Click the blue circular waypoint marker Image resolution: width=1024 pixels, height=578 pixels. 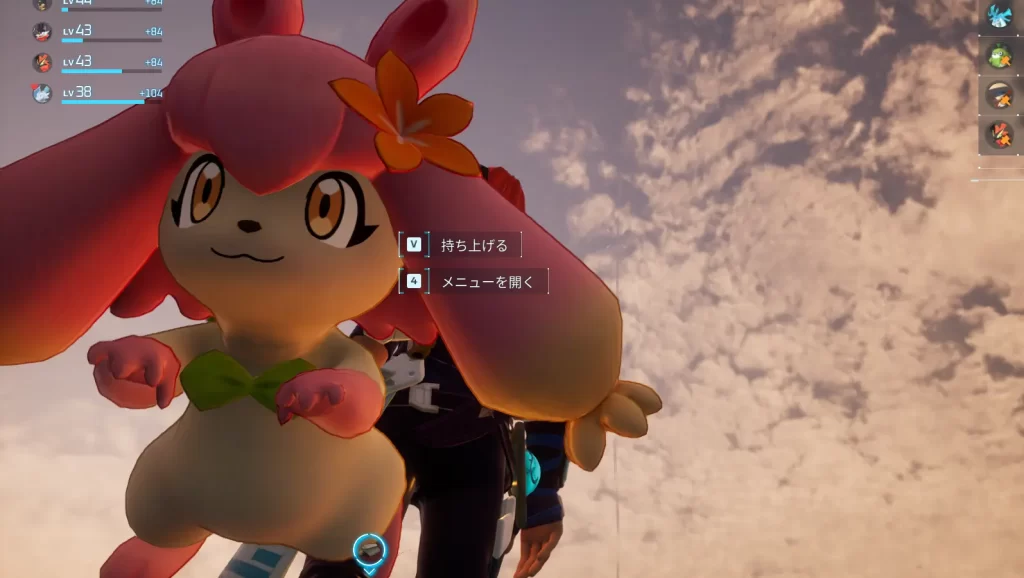pos(369,548)
